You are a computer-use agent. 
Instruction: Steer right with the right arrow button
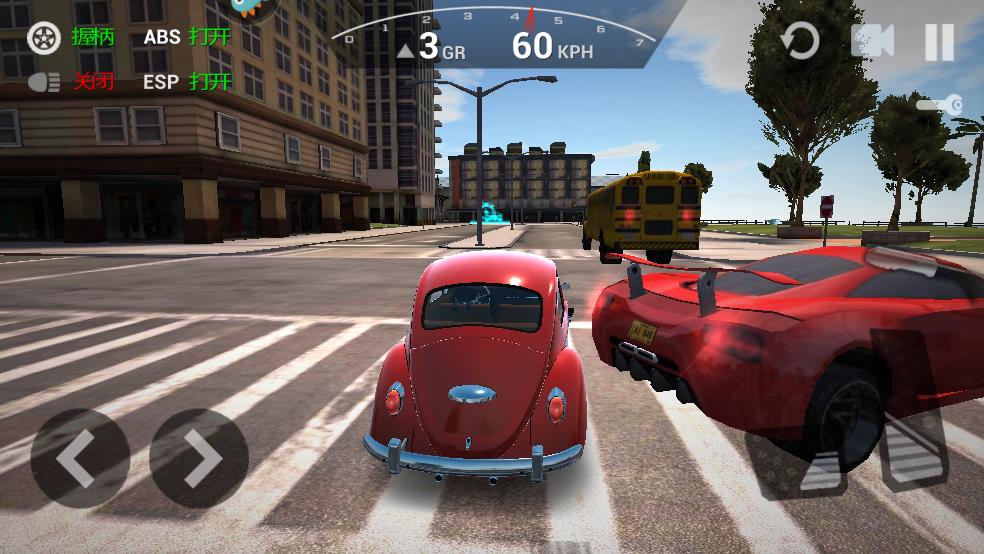tap(199, 458)
